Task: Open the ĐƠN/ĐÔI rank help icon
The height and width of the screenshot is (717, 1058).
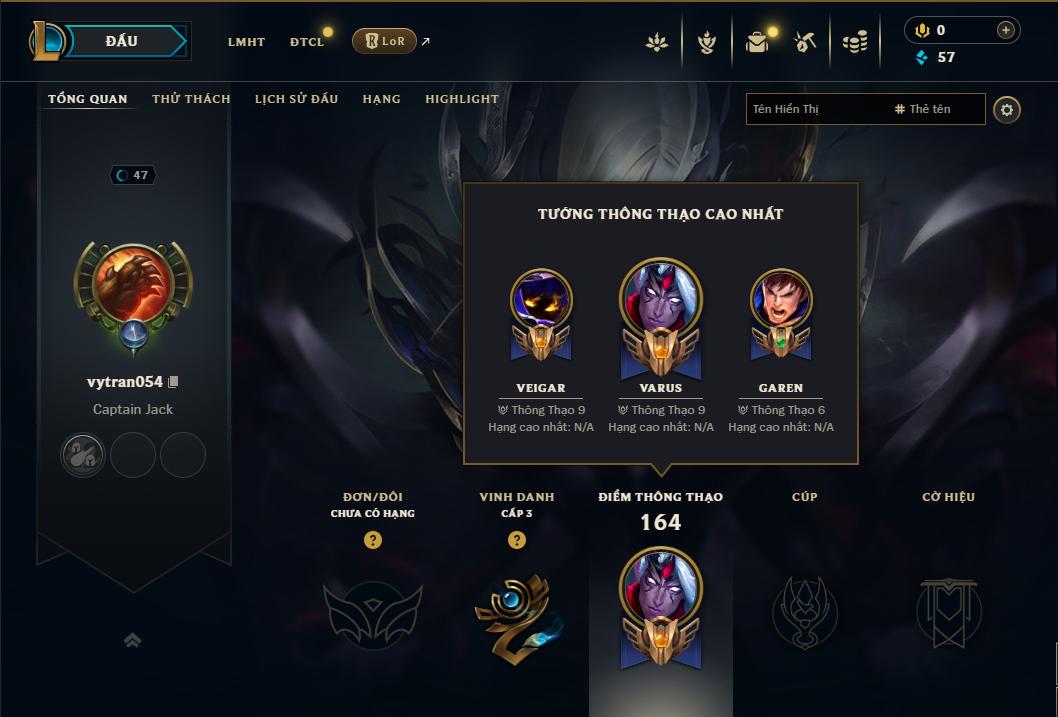Action: point(373,540)
